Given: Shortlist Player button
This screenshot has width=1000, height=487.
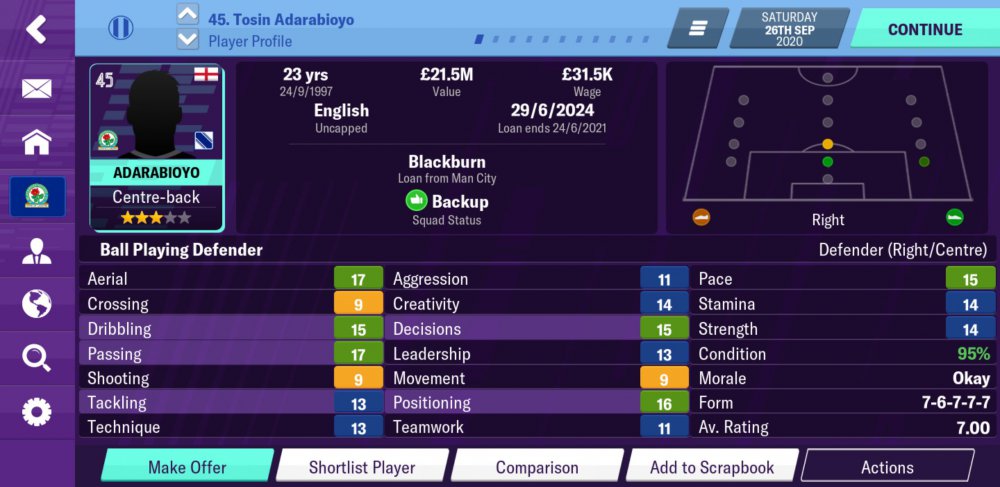Looking at the screenshot, I should click(361, 467).
